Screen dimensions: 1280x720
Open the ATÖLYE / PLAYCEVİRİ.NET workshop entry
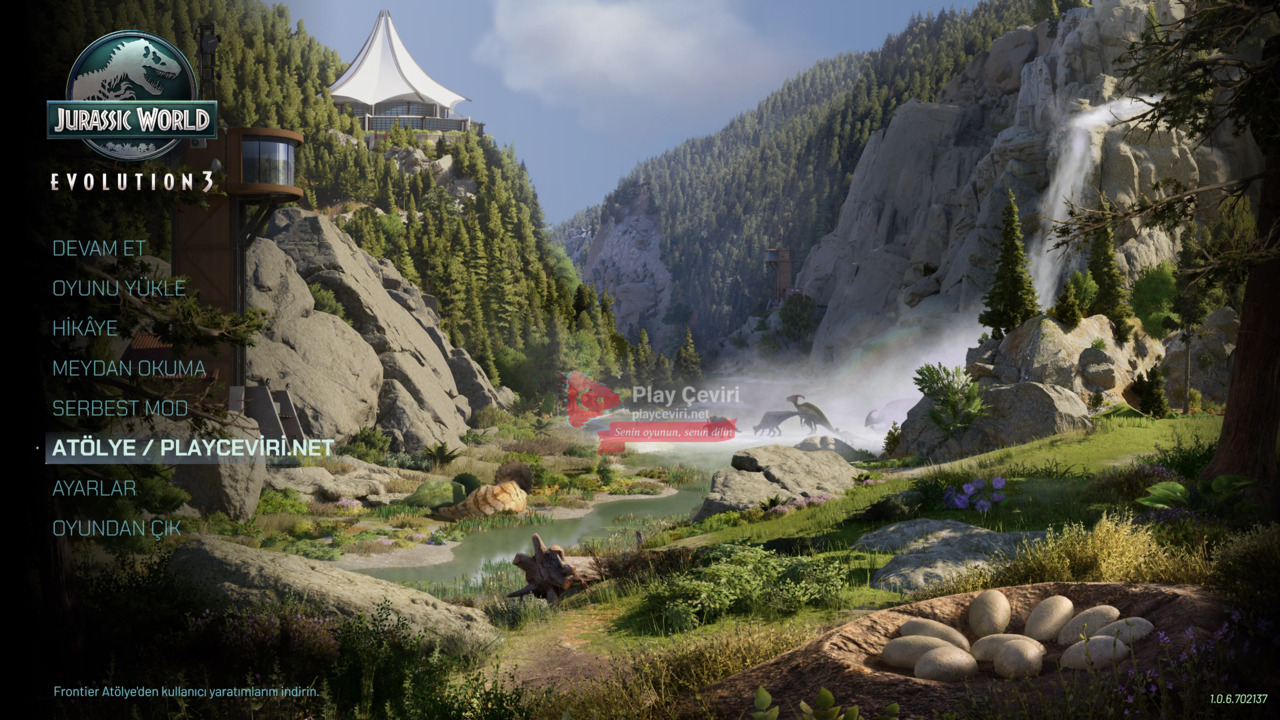click(193, 448)
